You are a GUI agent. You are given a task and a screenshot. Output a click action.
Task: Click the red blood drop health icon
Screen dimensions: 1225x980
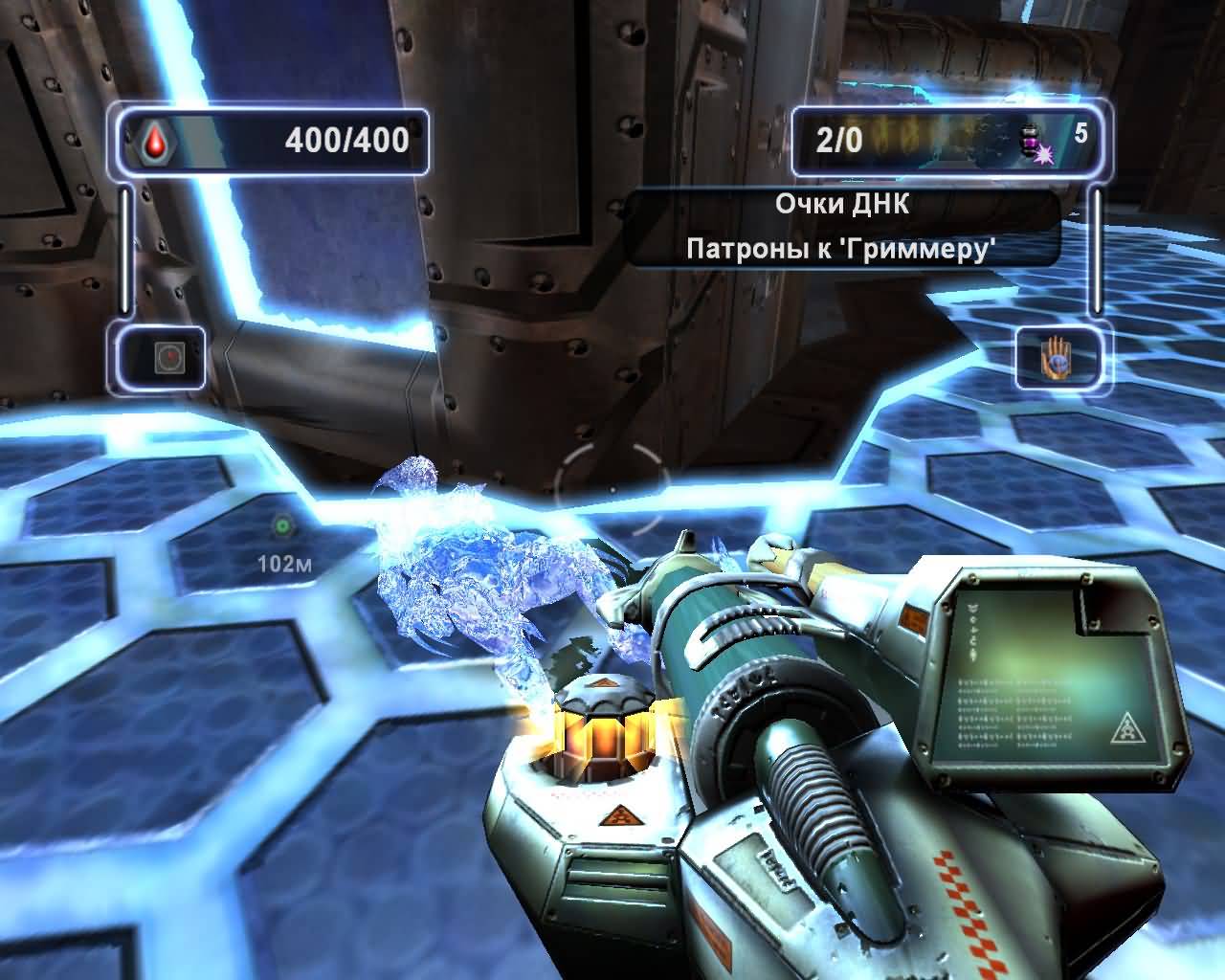[x=154, y=142]
